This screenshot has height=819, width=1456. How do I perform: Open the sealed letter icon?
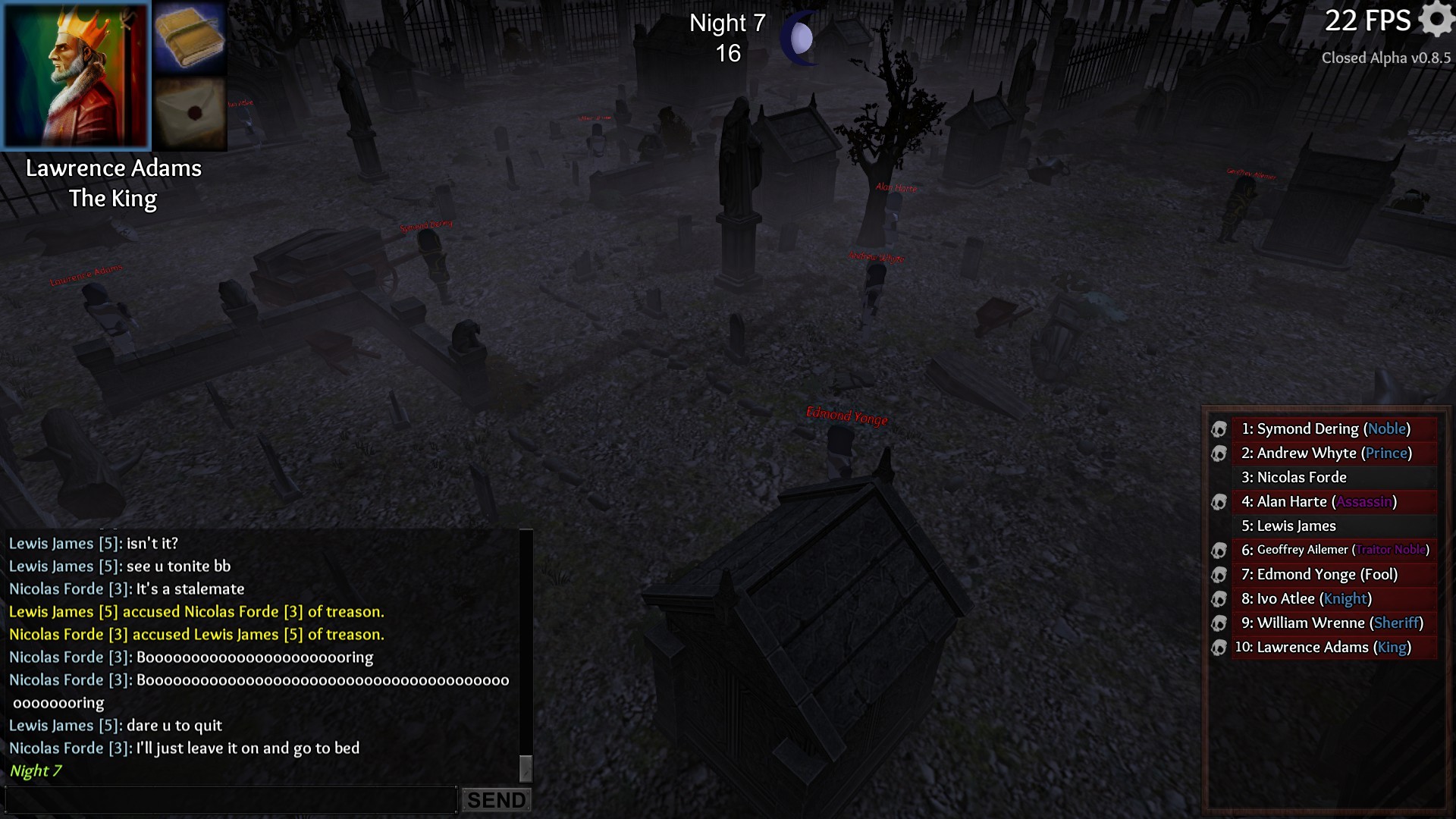click(190, 113)
